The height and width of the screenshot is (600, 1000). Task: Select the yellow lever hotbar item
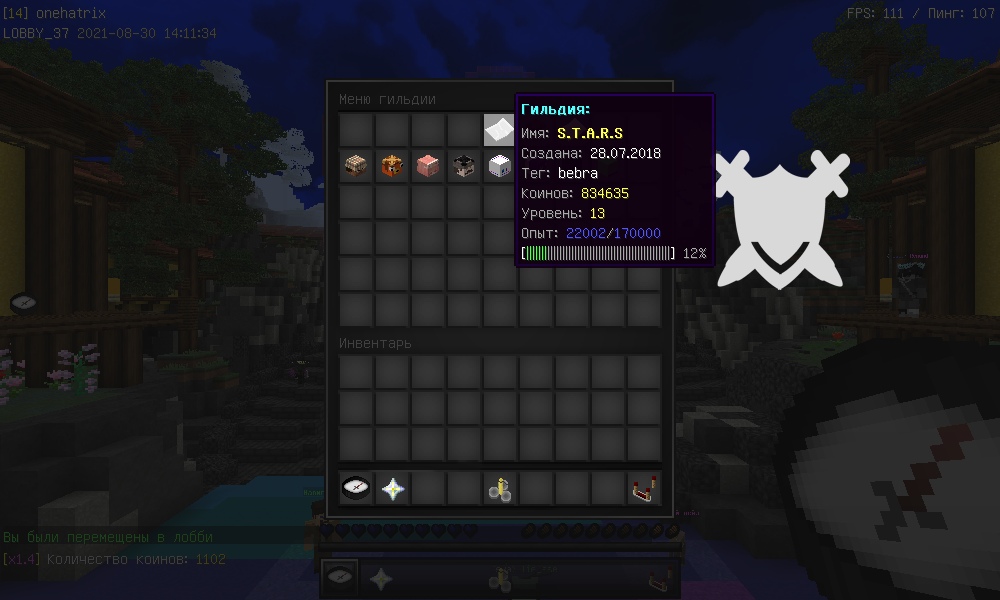pyautogui.click(x=500, y=488)
